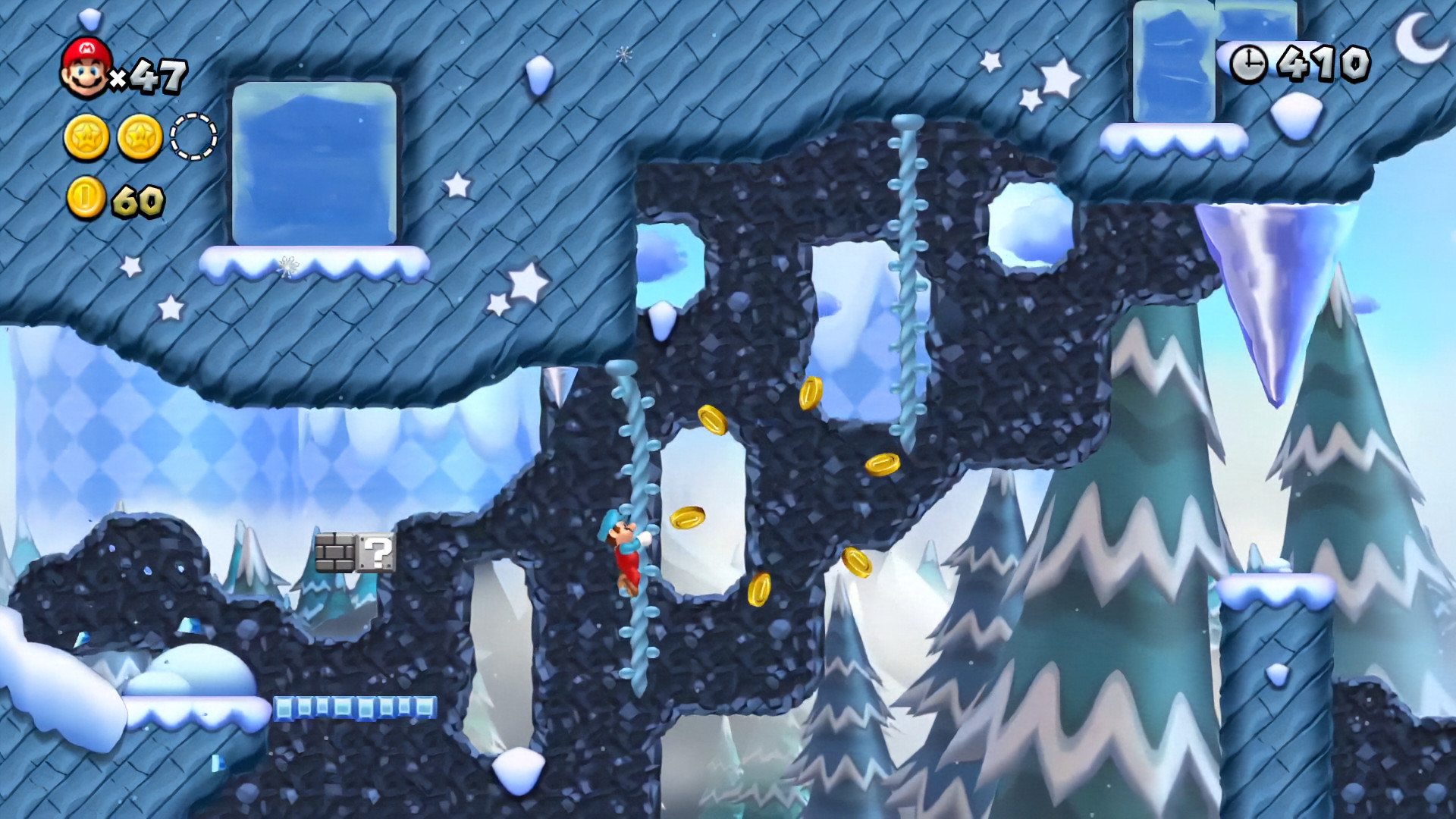1456x819 pixels.
Task: Click the highest coin near the upper vine
Action: (811, 391)
